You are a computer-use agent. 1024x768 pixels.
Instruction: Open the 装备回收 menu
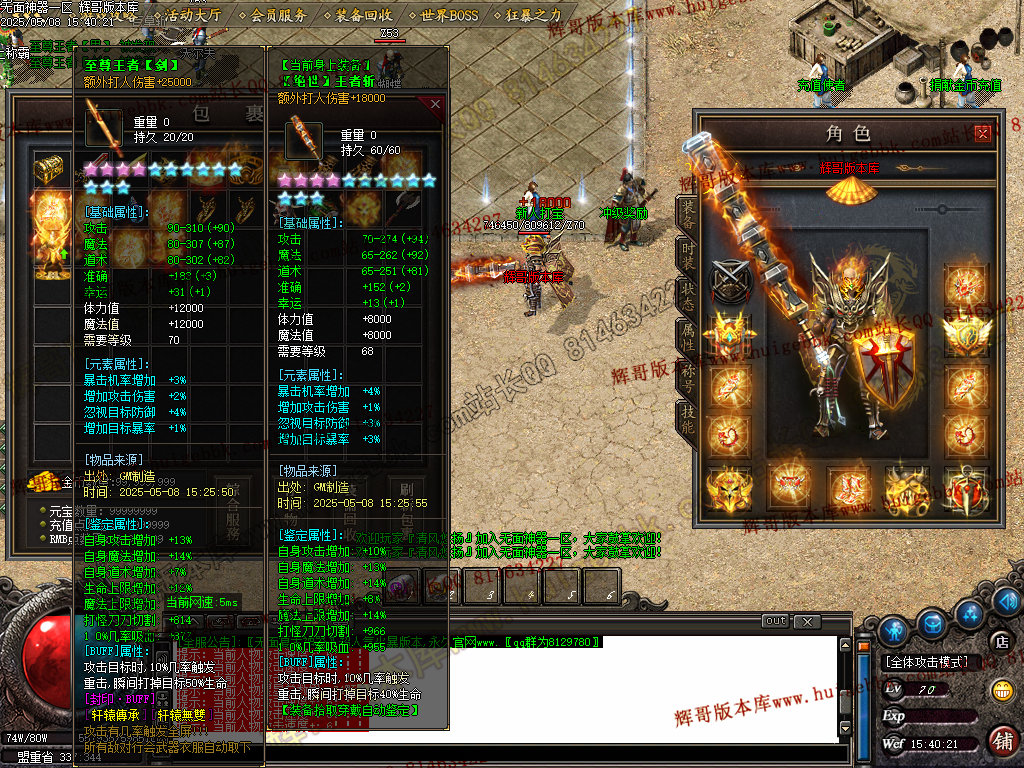[364, 15]
